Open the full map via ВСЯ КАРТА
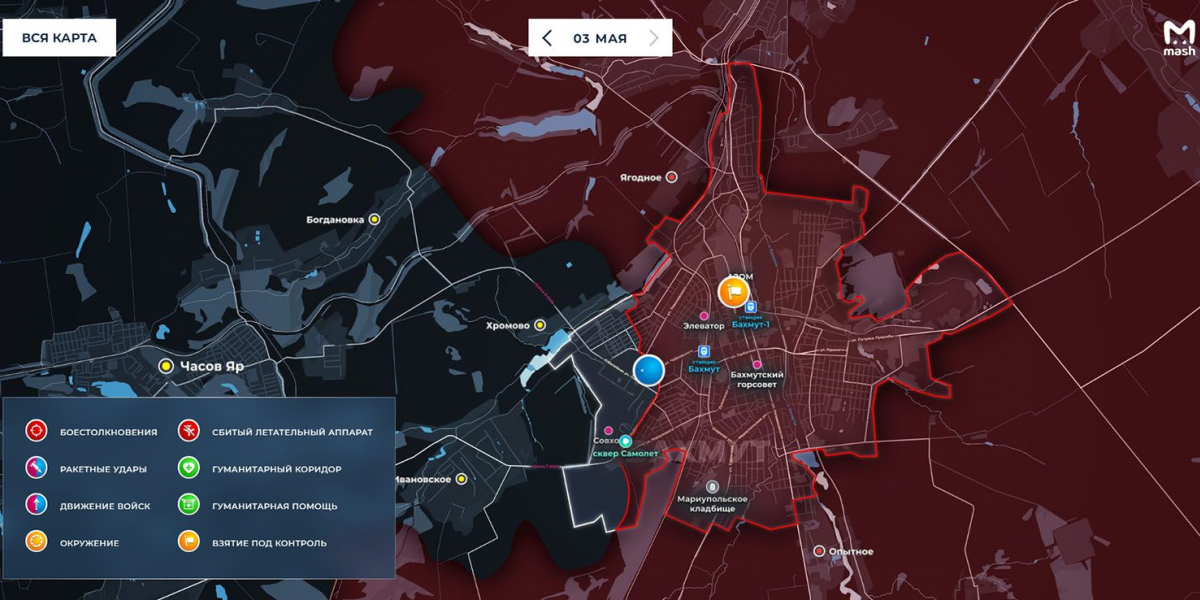 pyautogui.click(x=59, y=38)
